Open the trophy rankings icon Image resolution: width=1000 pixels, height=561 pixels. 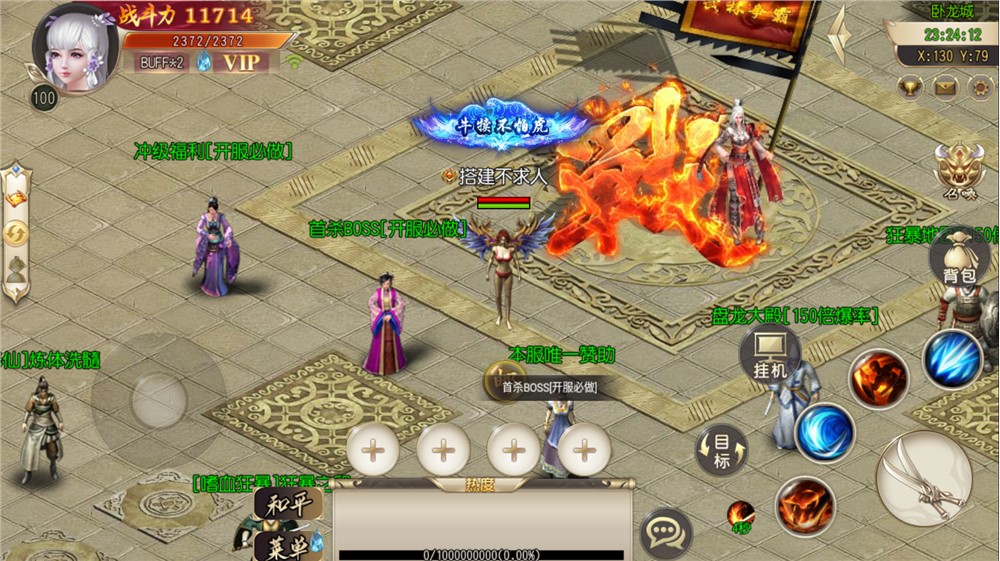(910, 88)
